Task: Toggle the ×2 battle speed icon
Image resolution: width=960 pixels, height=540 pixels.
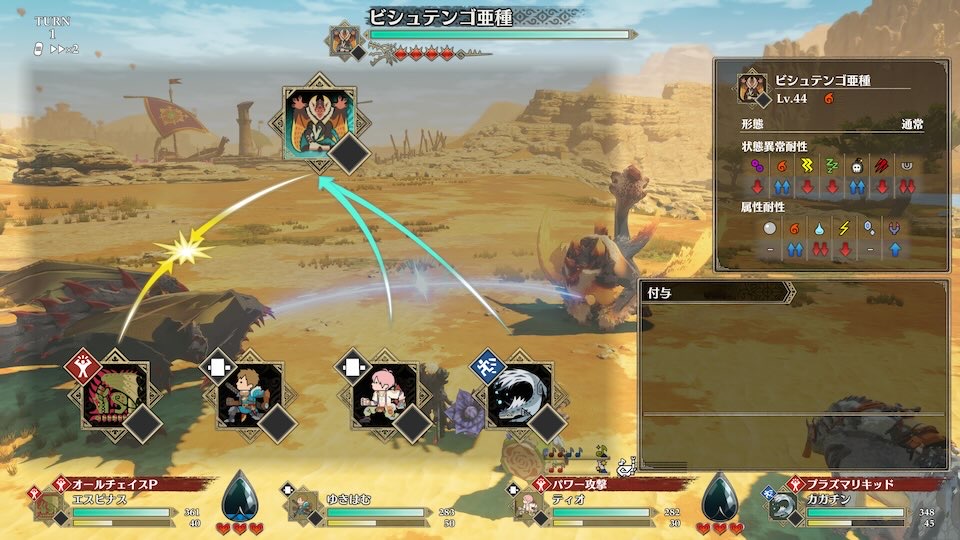Action: pos(64,48)
